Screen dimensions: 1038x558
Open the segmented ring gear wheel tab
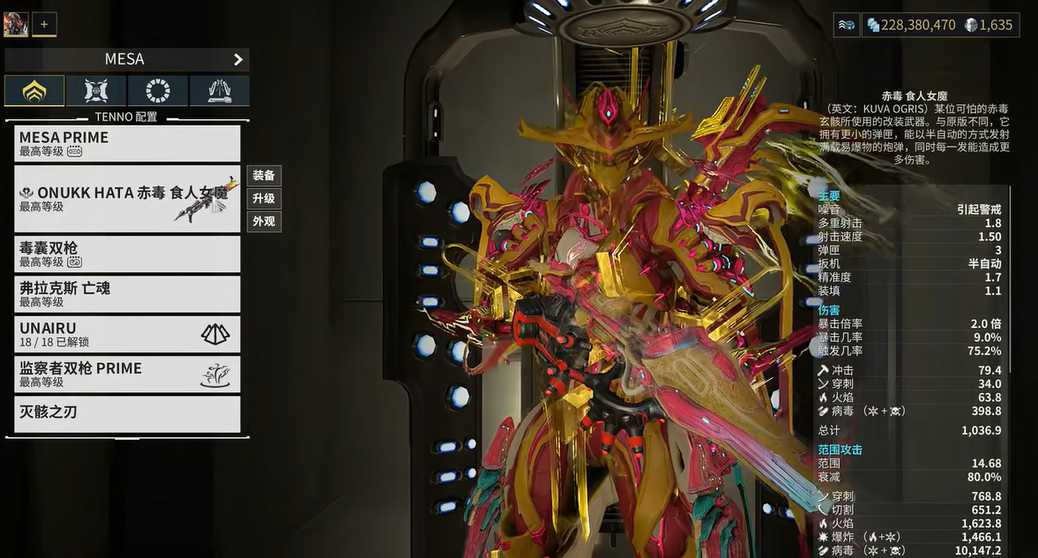(158, 91)
